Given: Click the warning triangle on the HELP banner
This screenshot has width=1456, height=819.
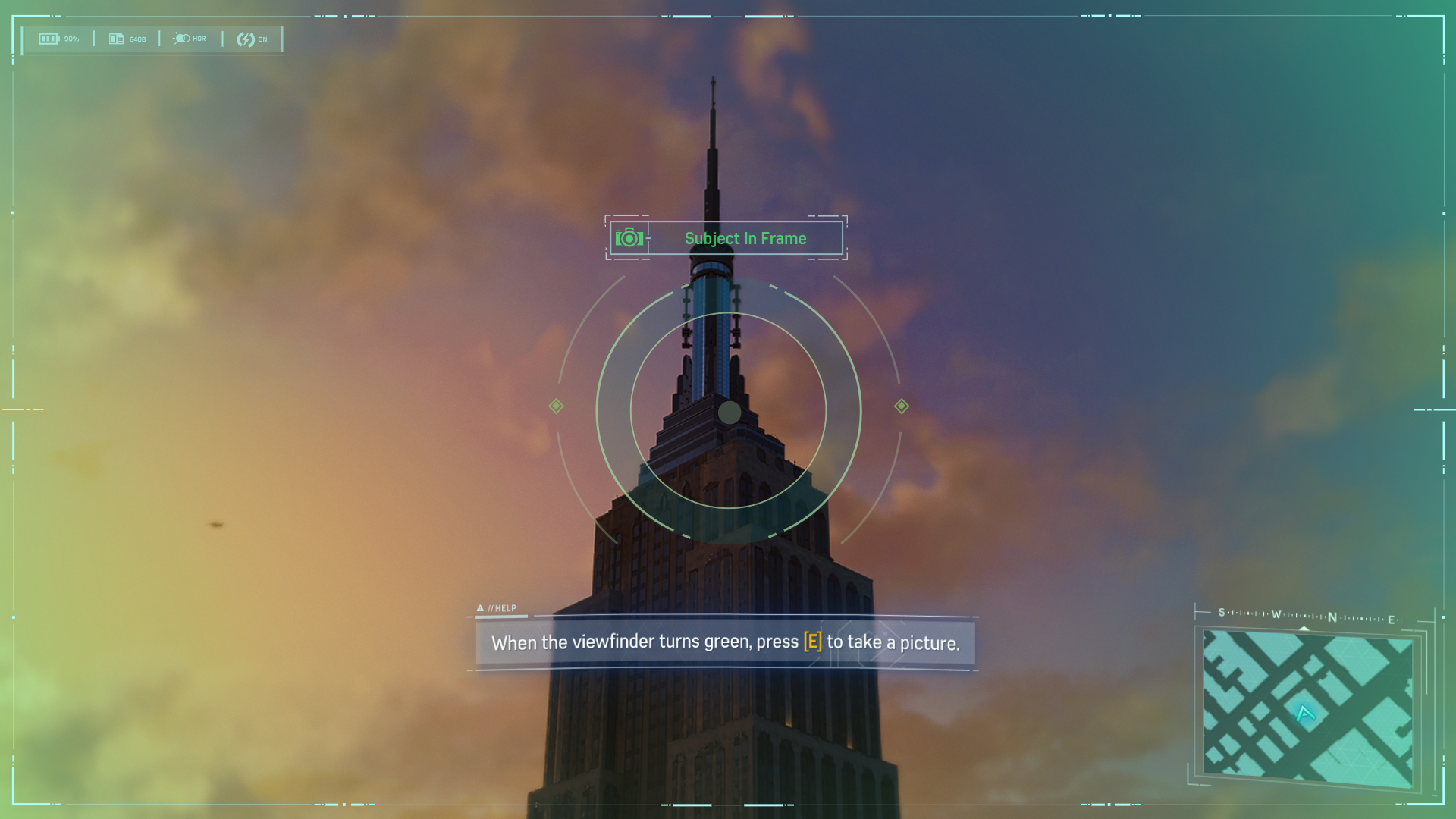Looking at the screenshot, I should (481, 608).
